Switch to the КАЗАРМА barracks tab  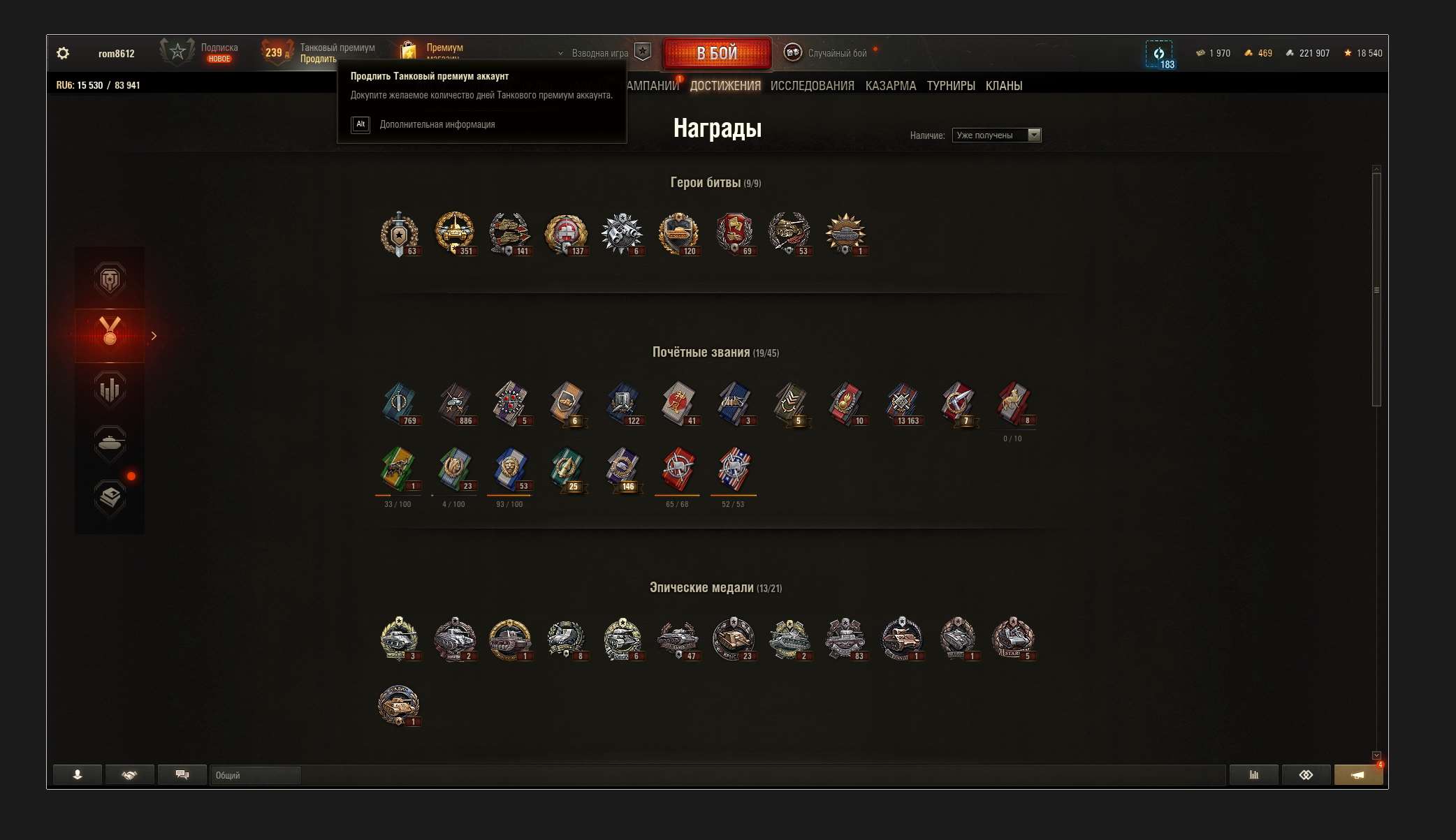pyautogui.click(x=890, y=86)
